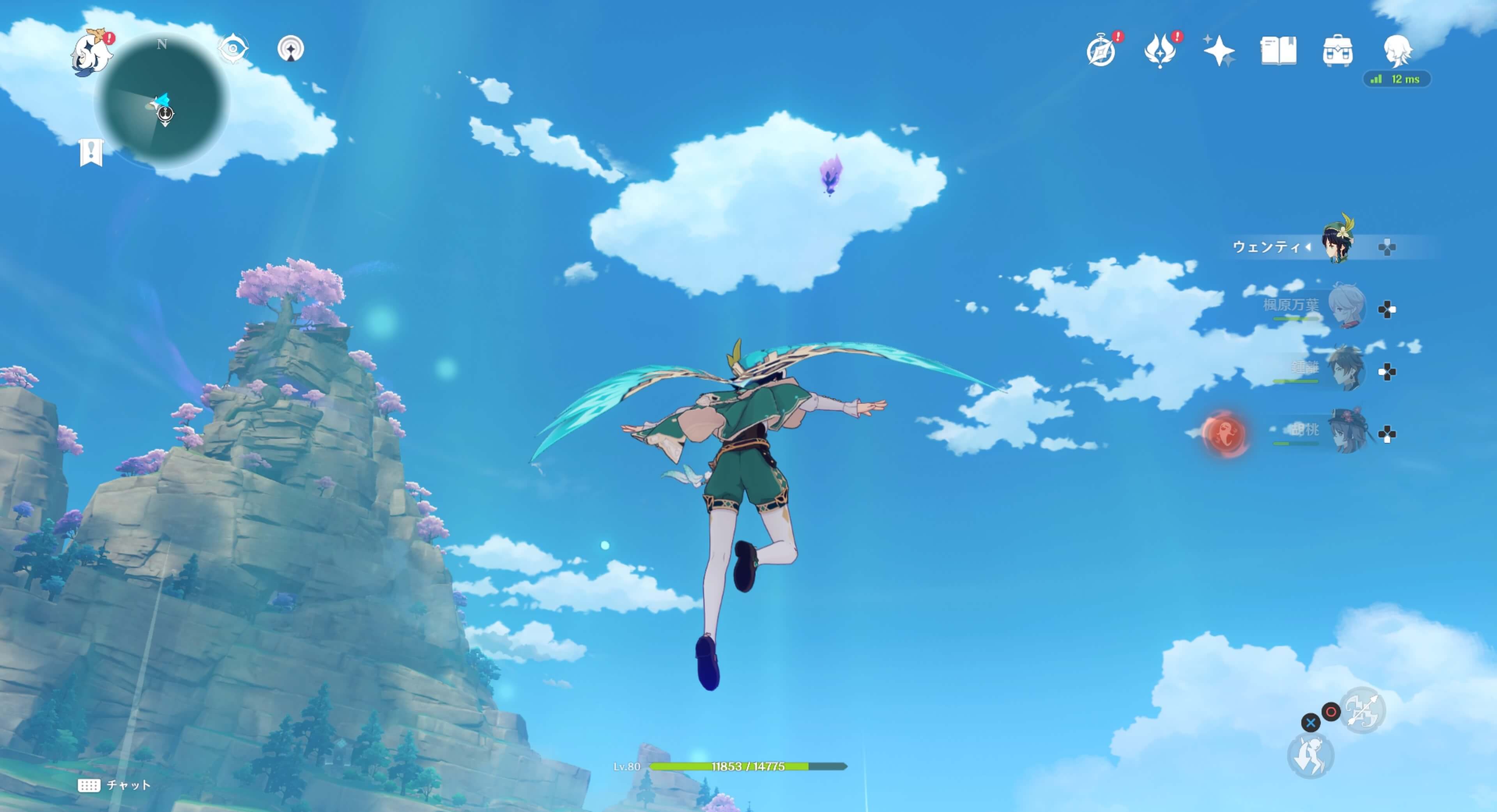Open the character profile avatar icon
The image size is (1497, 812).
[x=1401, y=52]
